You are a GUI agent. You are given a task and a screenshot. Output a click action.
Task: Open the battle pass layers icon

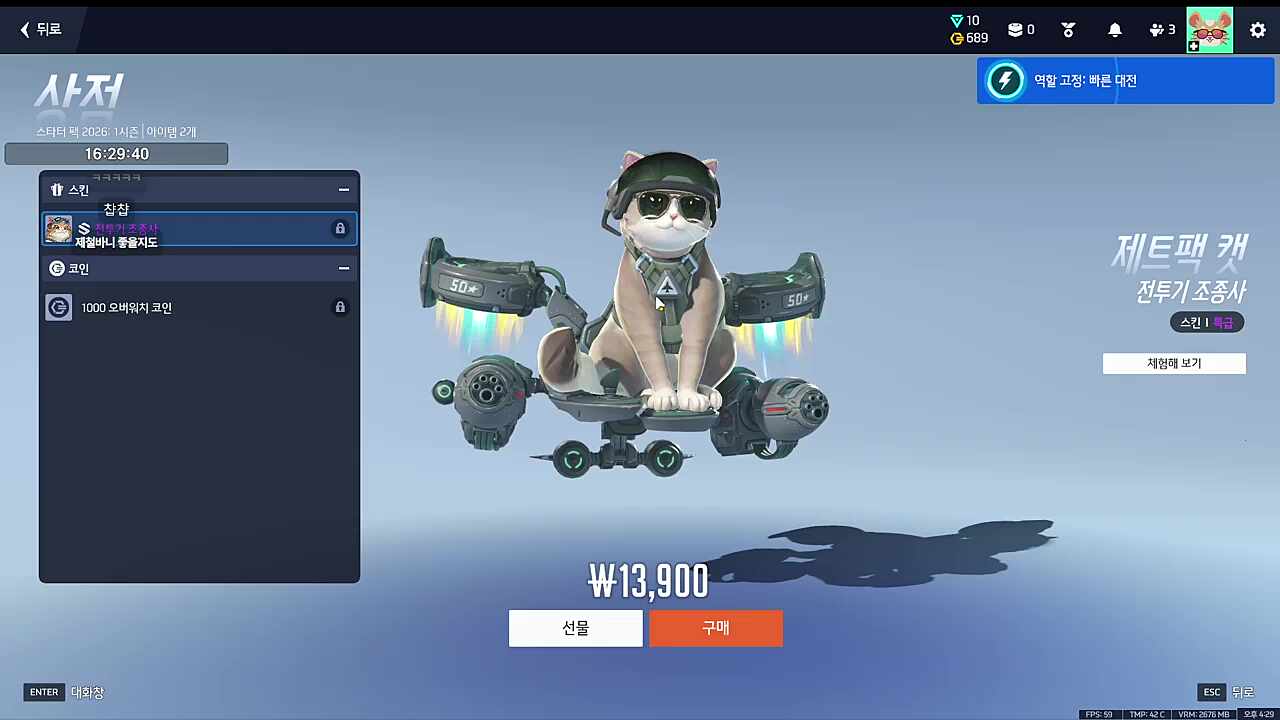pos(1017,29)
